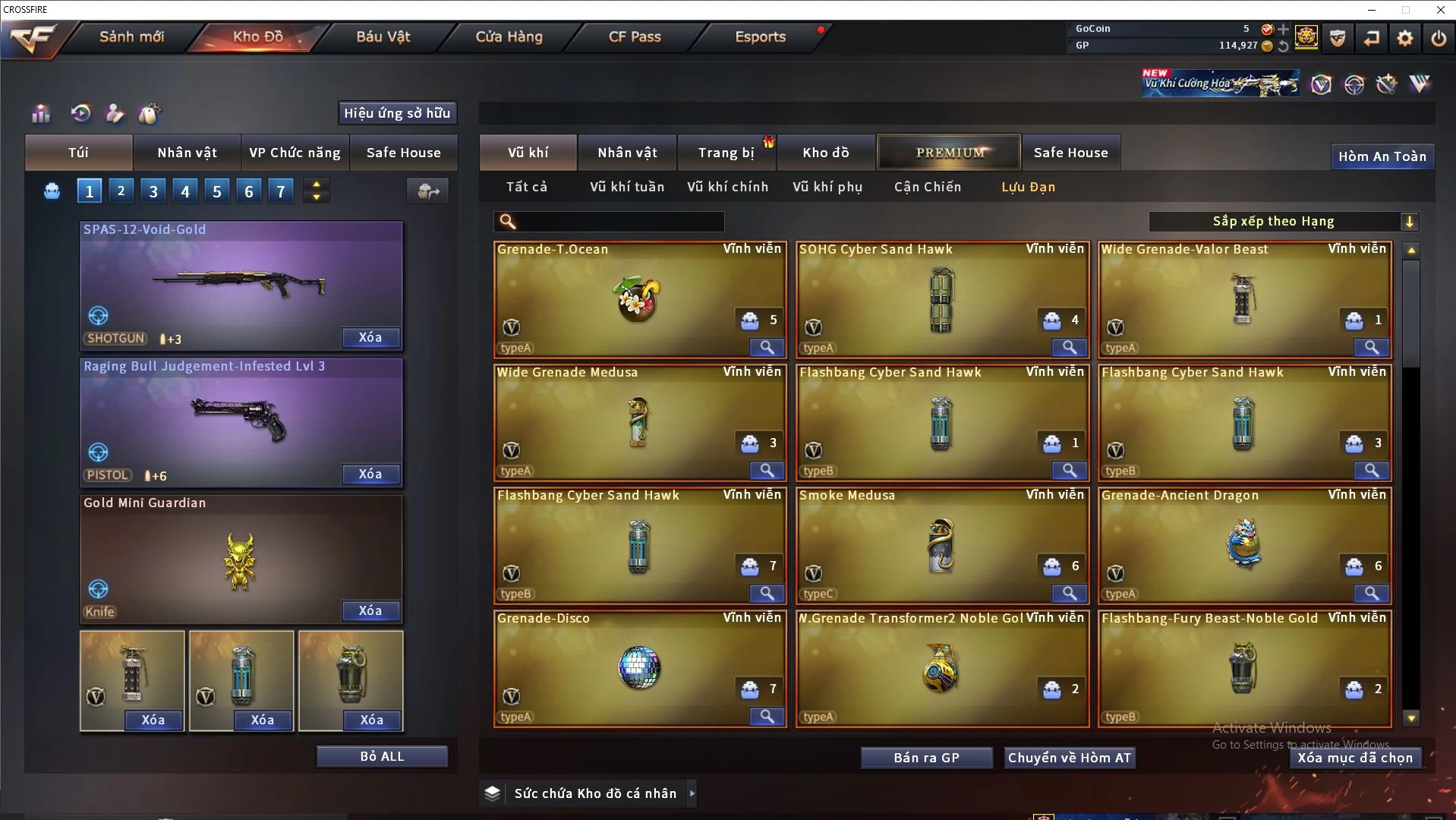Viewport: 1456px width, 820px height.
Task: Switch to the Nhân vật bag tab
Action: [187, 153]
